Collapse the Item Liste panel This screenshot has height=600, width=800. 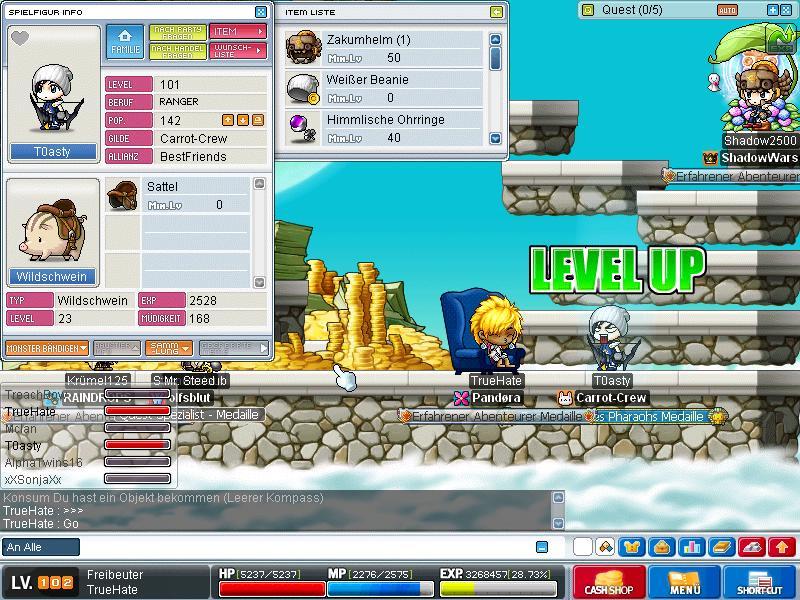pyautogui.click(x=497, y=12)
